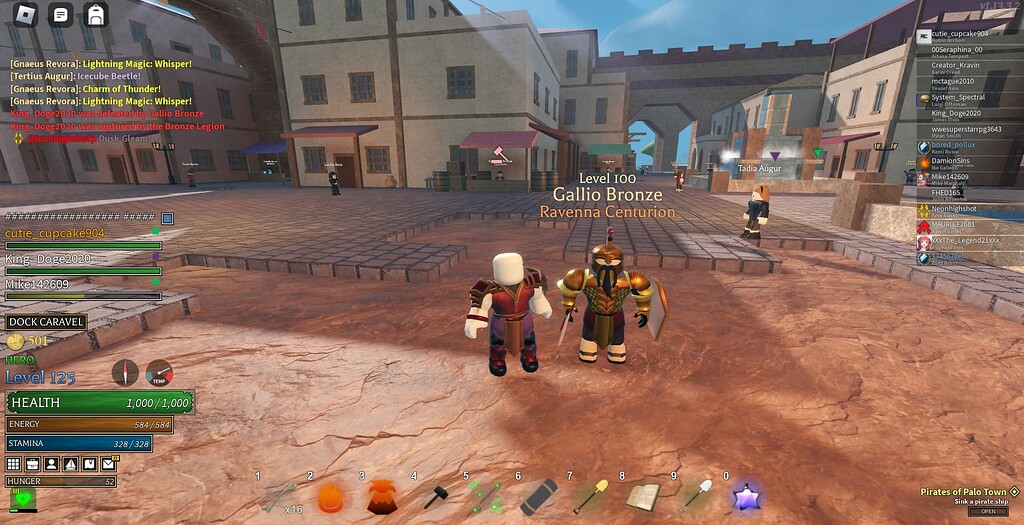Open the mail envelope messages

108,464
